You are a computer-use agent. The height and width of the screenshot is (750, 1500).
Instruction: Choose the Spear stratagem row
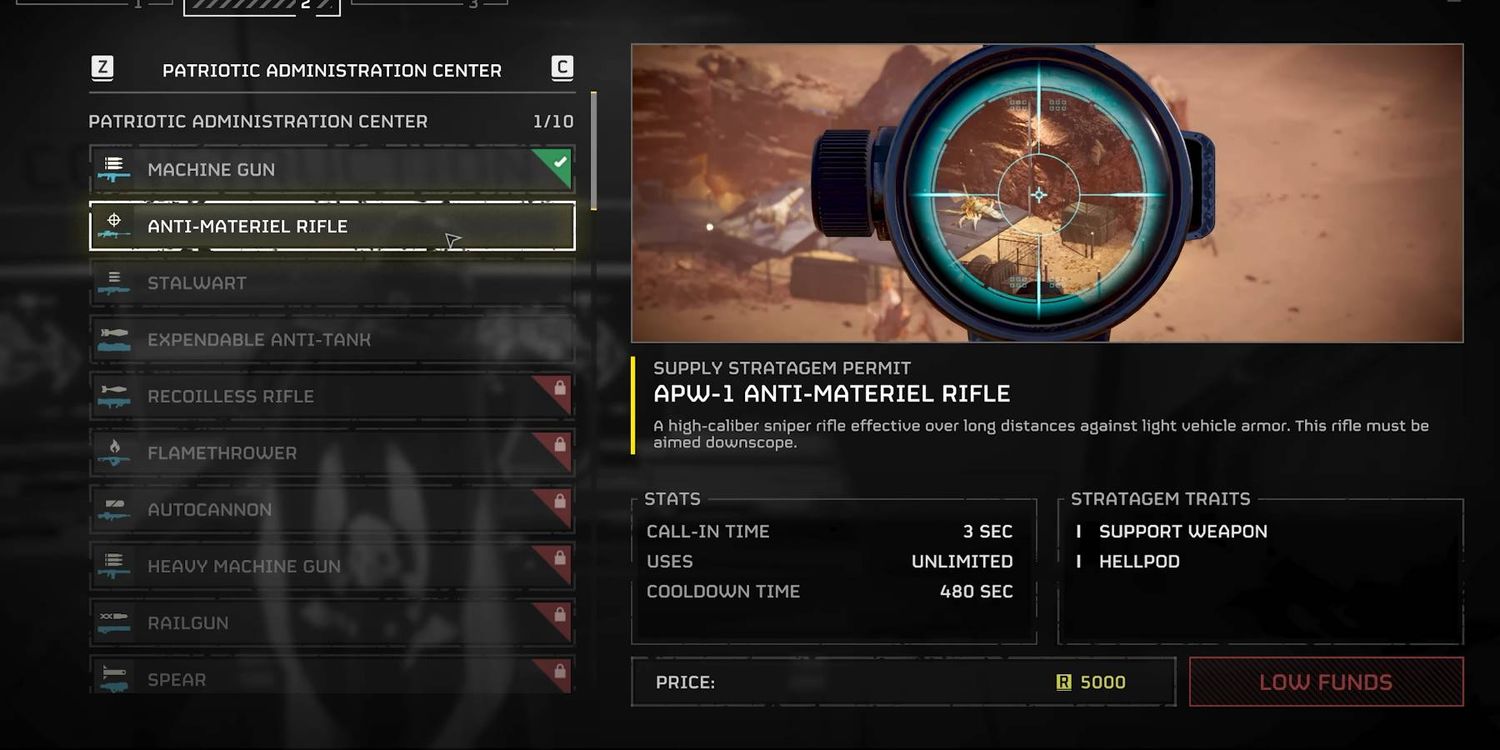coord(331,678)
